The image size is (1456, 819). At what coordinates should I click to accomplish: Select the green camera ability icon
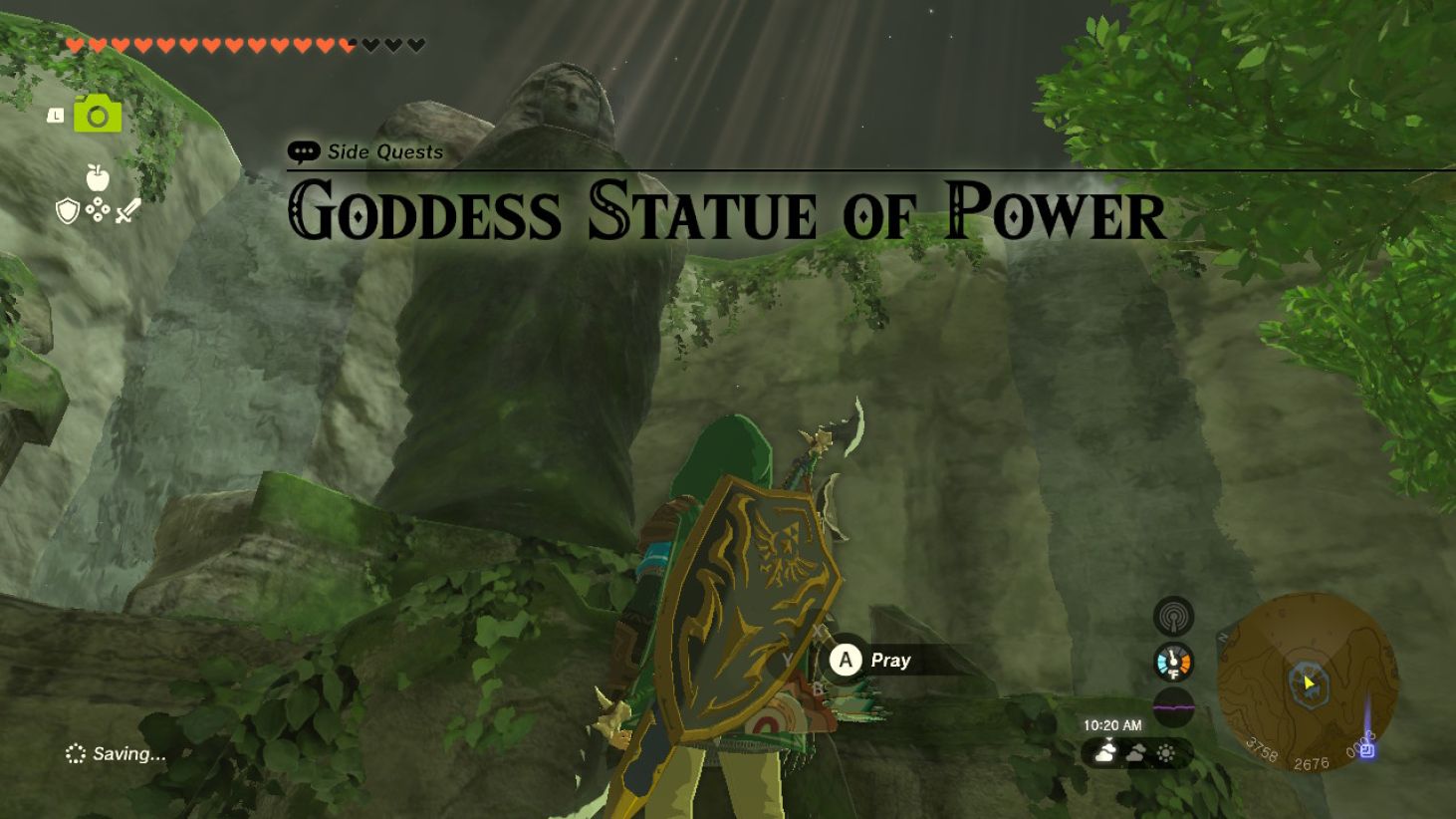[x=97, y=115]
